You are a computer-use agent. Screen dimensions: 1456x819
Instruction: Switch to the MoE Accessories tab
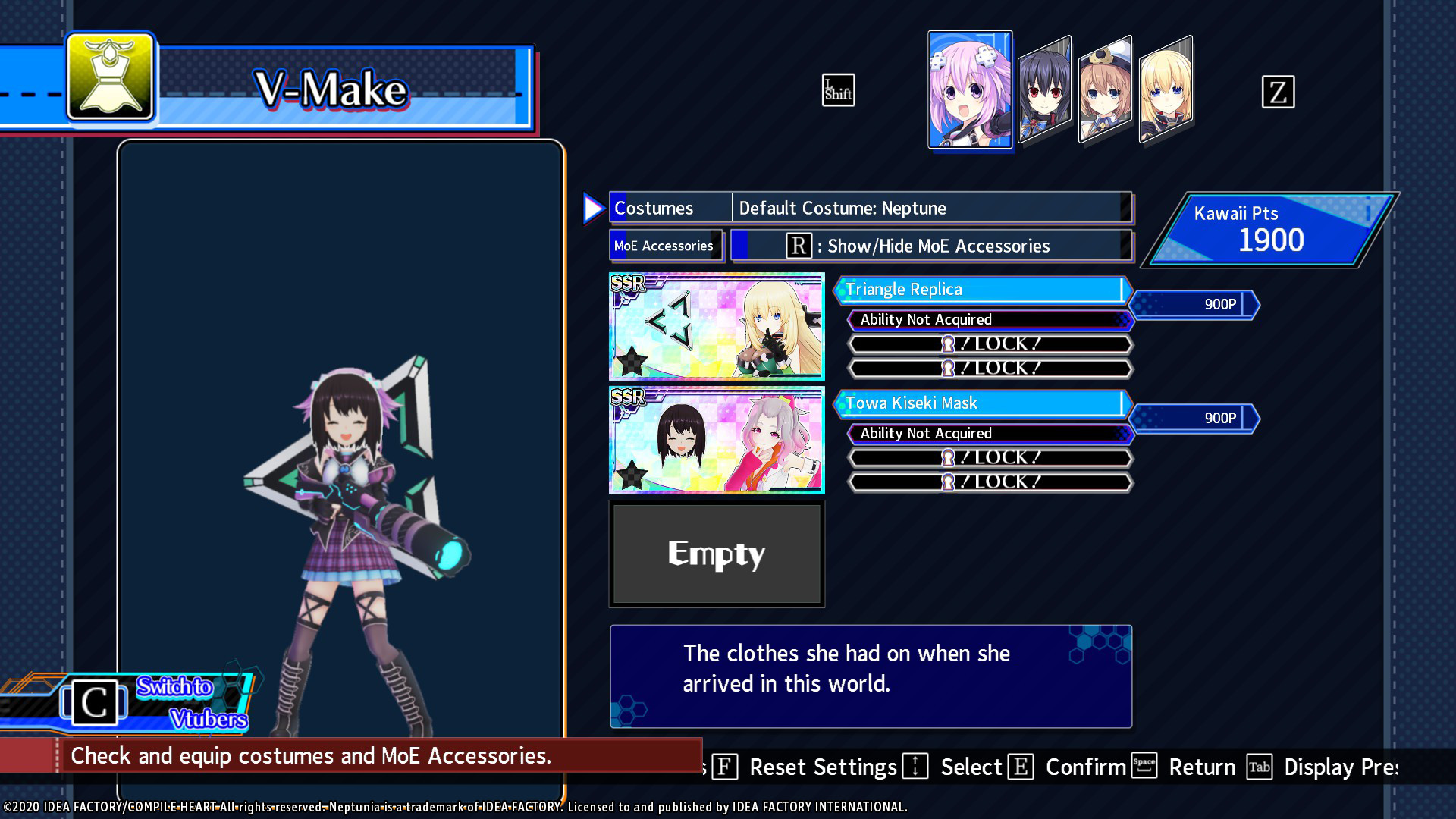pos(664,246)
